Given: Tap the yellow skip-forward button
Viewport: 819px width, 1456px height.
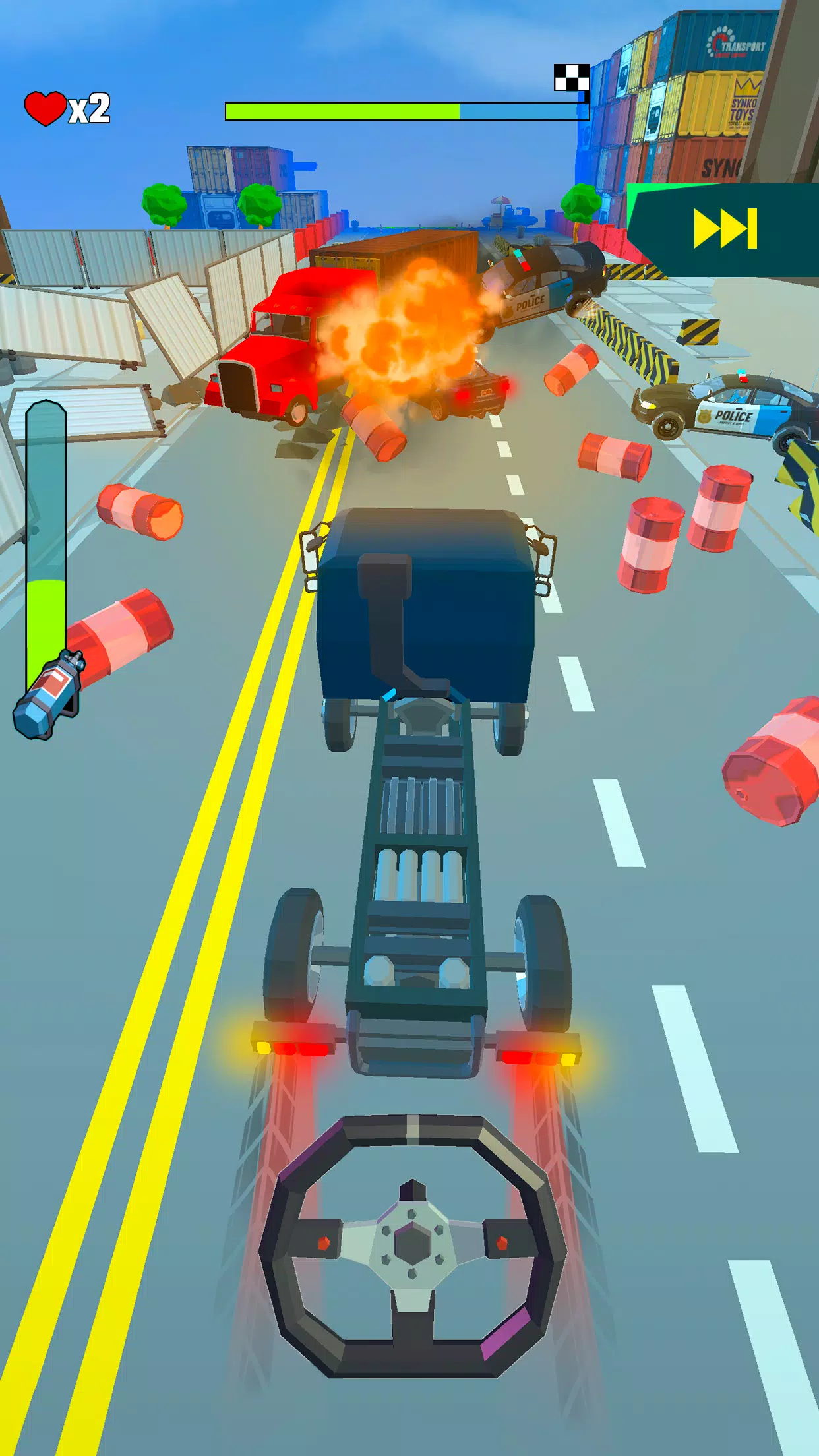Looking at the screenshot, I should [x=725, y=229].
